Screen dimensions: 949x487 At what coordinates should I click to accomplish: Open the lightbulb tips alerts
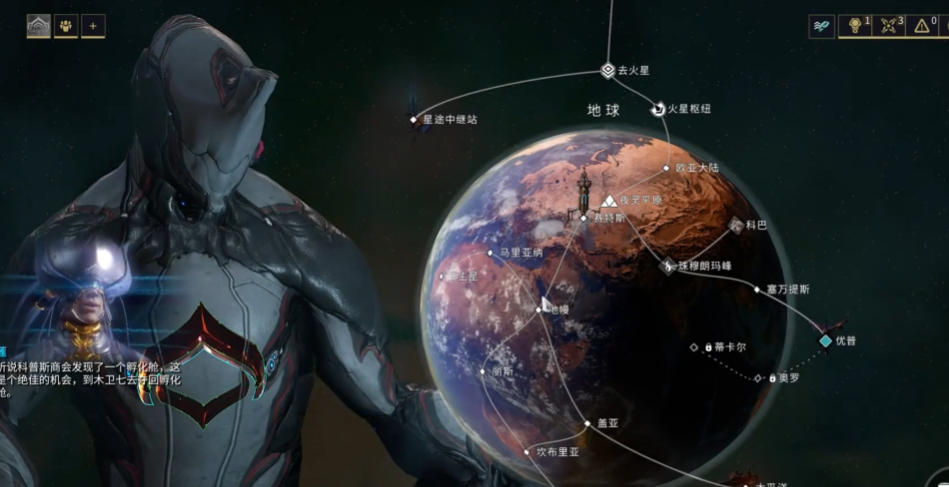click(855, 27)
